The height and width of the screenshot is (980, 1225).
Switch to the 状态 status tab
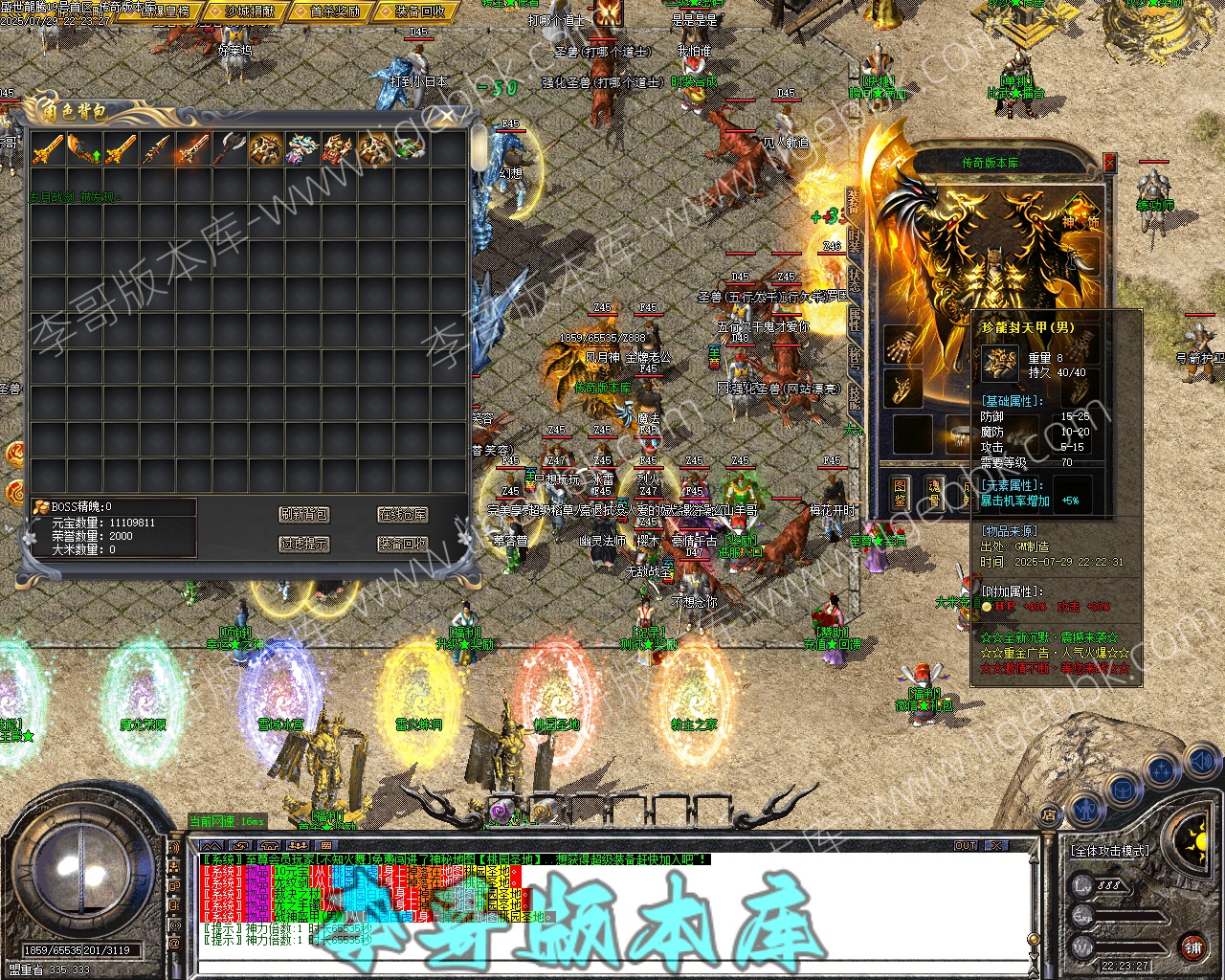(854, 279)
